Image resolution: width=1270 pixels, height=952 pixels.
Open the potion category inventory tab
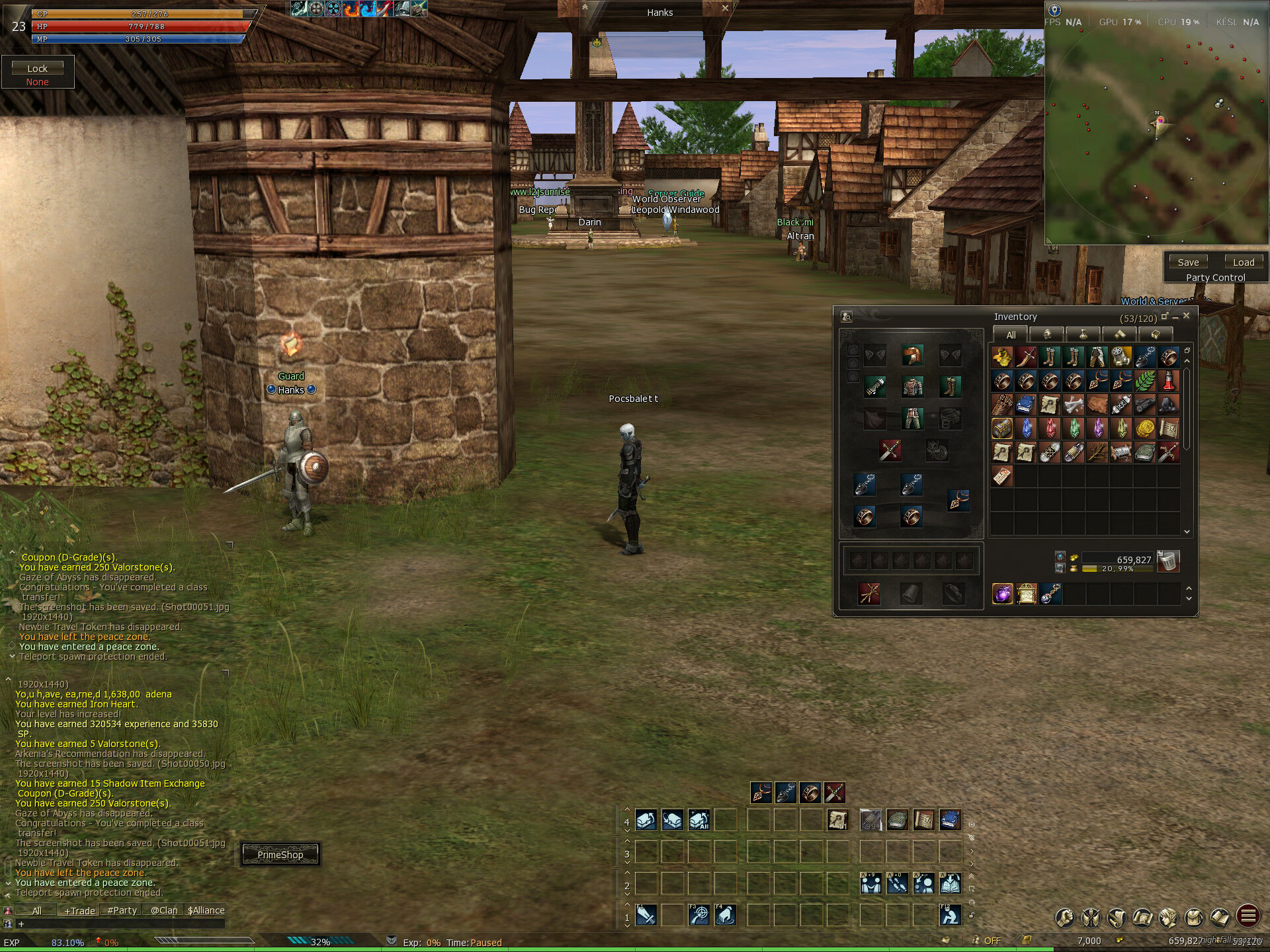(x=1083, y=335)
